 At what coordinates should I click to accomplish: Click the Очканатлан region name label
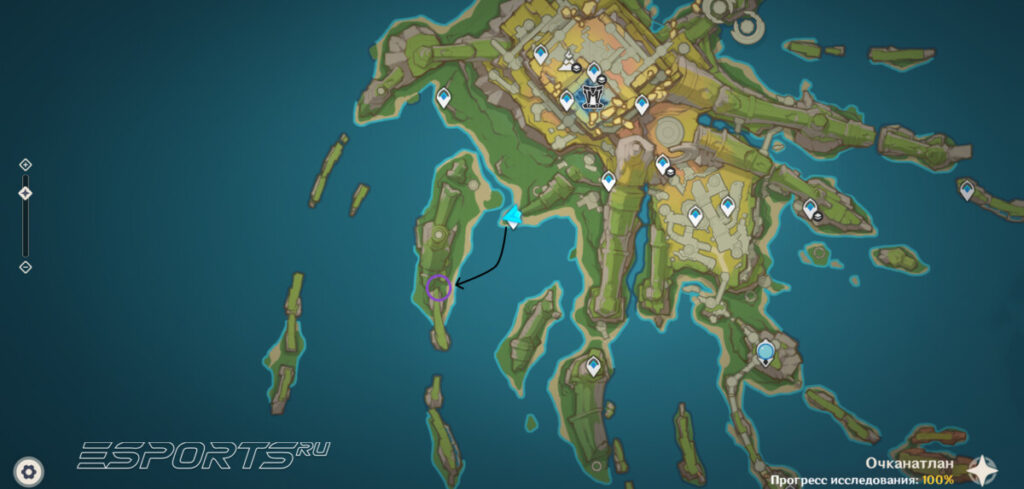point(908,464)
